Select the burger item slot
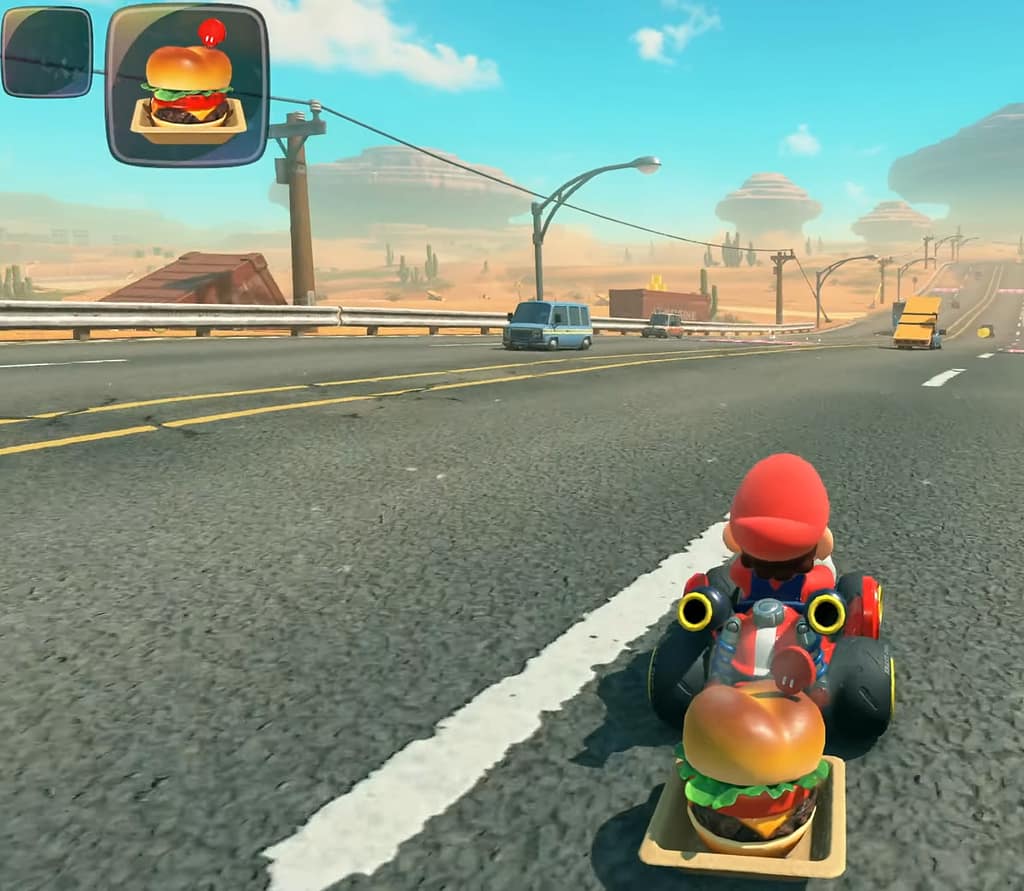The height and width of the screenshot is (891, 1024). point(187,85)
